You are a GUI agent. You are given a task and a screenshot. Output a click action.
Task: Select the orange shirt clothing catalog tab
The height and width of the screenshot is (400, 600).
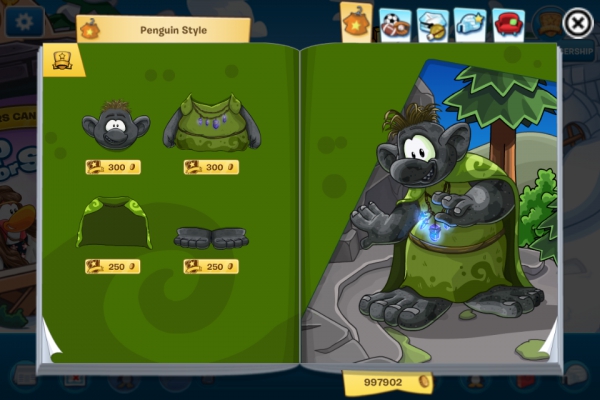(x=357, y=22)
